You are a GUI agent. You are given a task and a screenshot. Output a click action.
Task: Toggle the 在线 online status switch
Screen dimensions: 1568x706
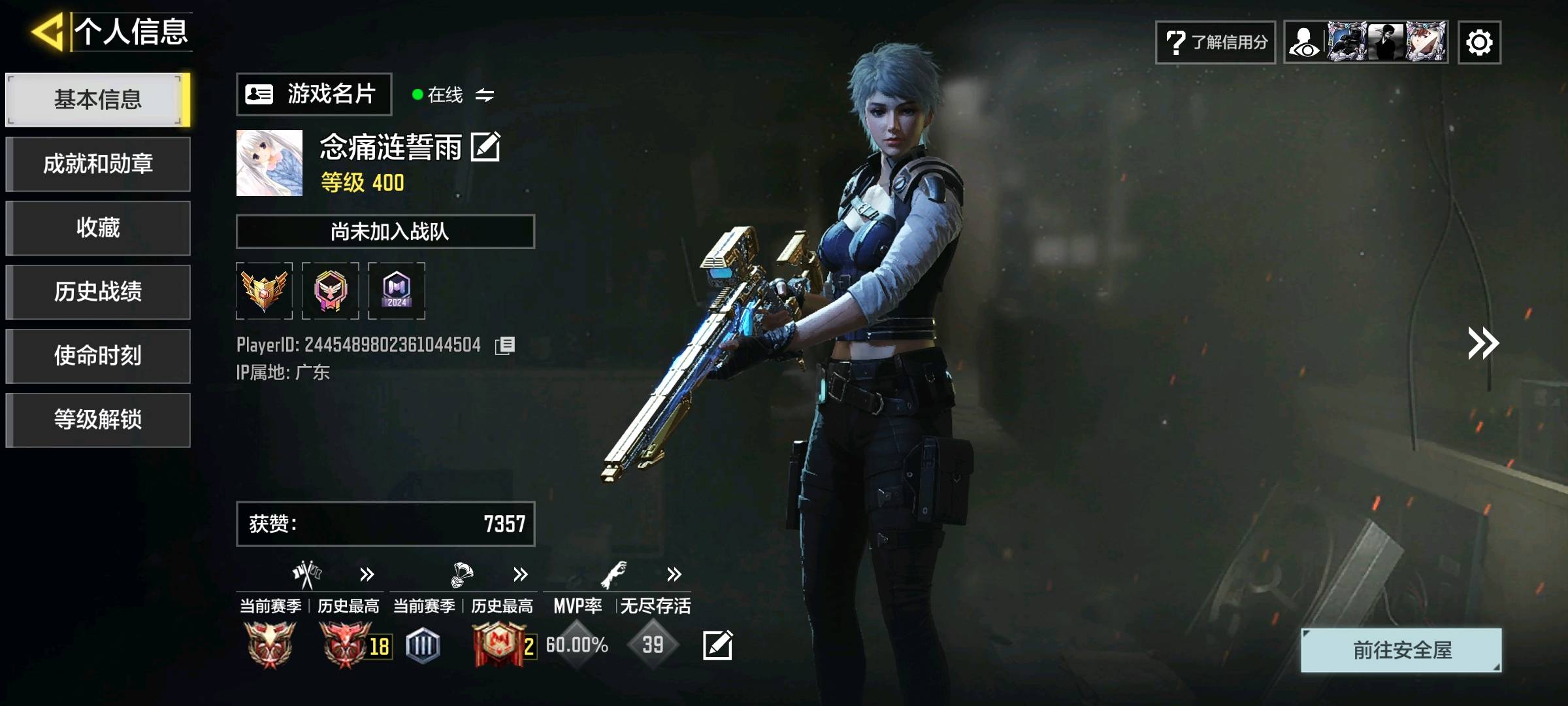point(484,95)
